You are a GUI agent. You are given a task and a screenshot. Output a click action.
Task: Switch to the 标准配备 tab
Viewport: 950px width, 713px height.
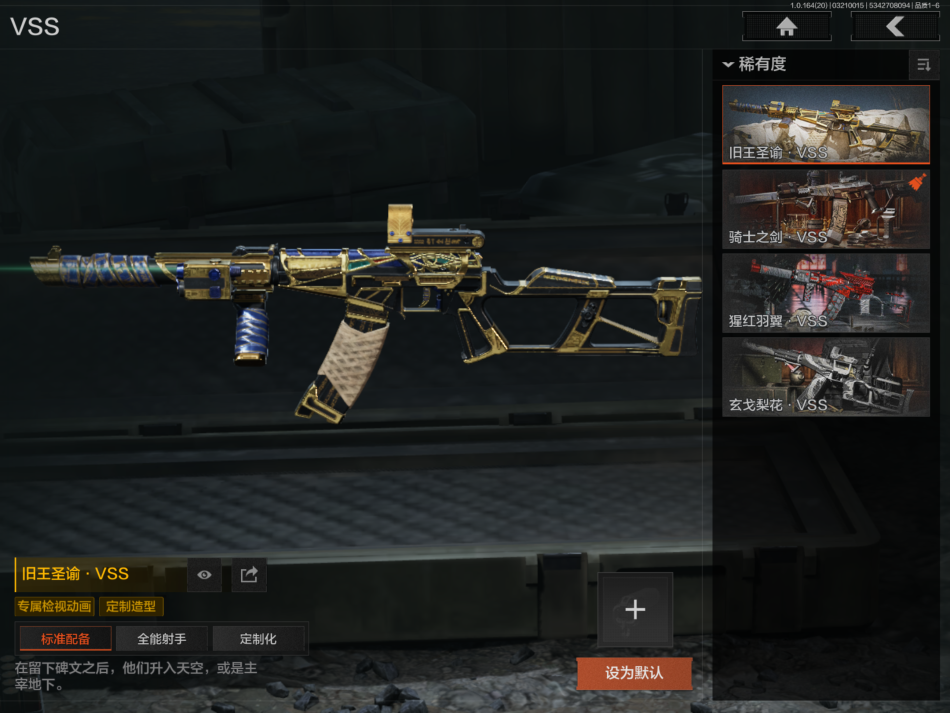click(65, 639)
